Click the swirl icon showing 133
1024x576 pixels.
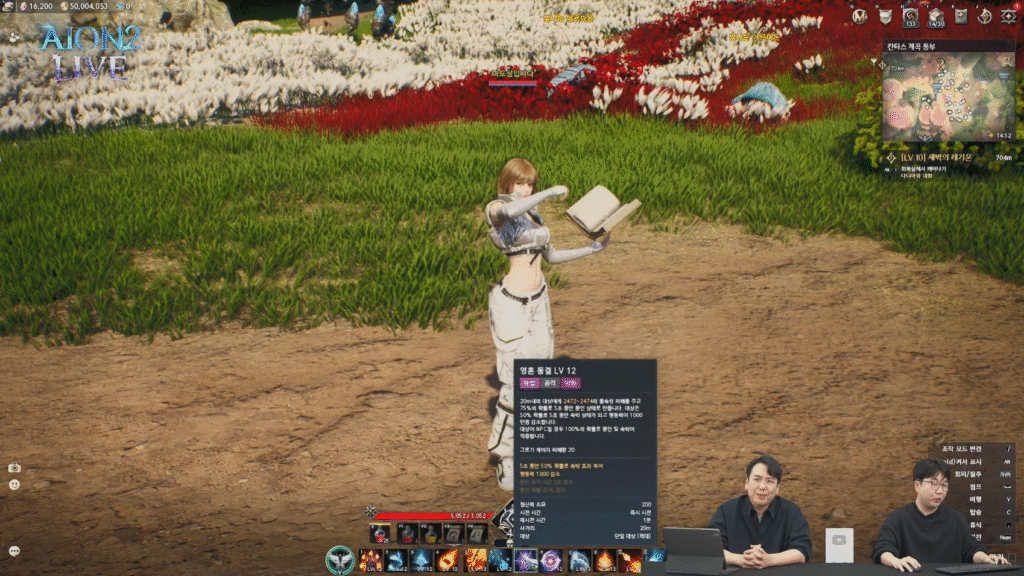(910, 17)
